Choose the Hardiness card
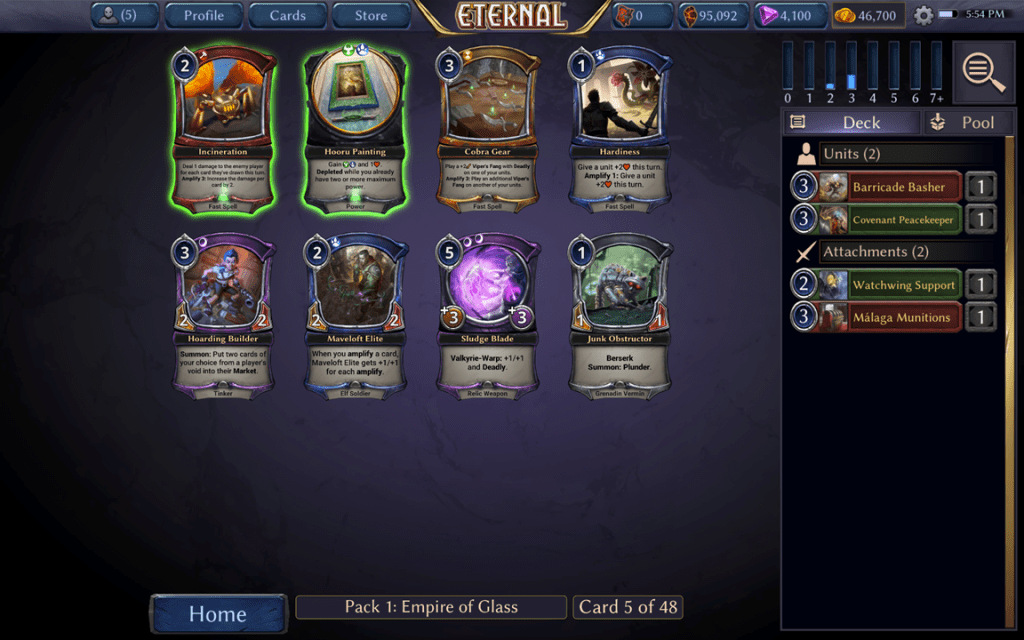 [619, 128]
